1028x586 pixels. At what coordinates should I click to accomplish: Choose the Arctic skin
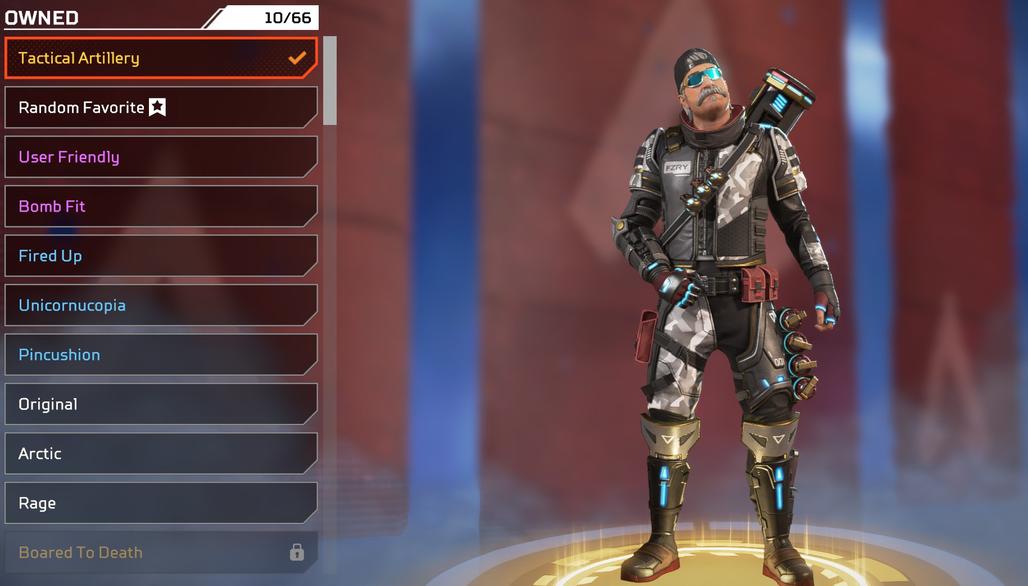point(160,453)
